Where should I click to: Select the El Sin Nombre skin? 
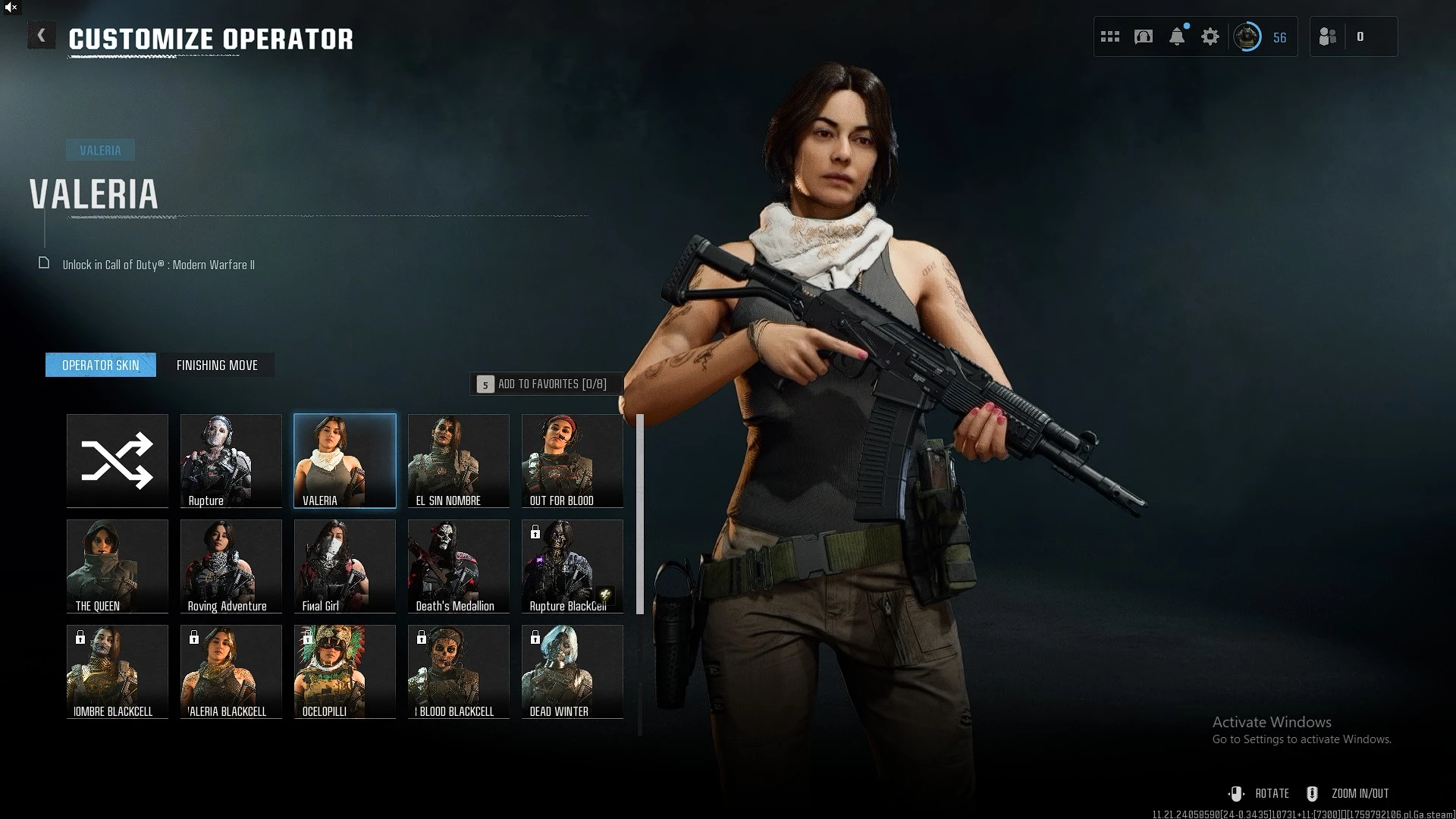[x=459, y=460]
